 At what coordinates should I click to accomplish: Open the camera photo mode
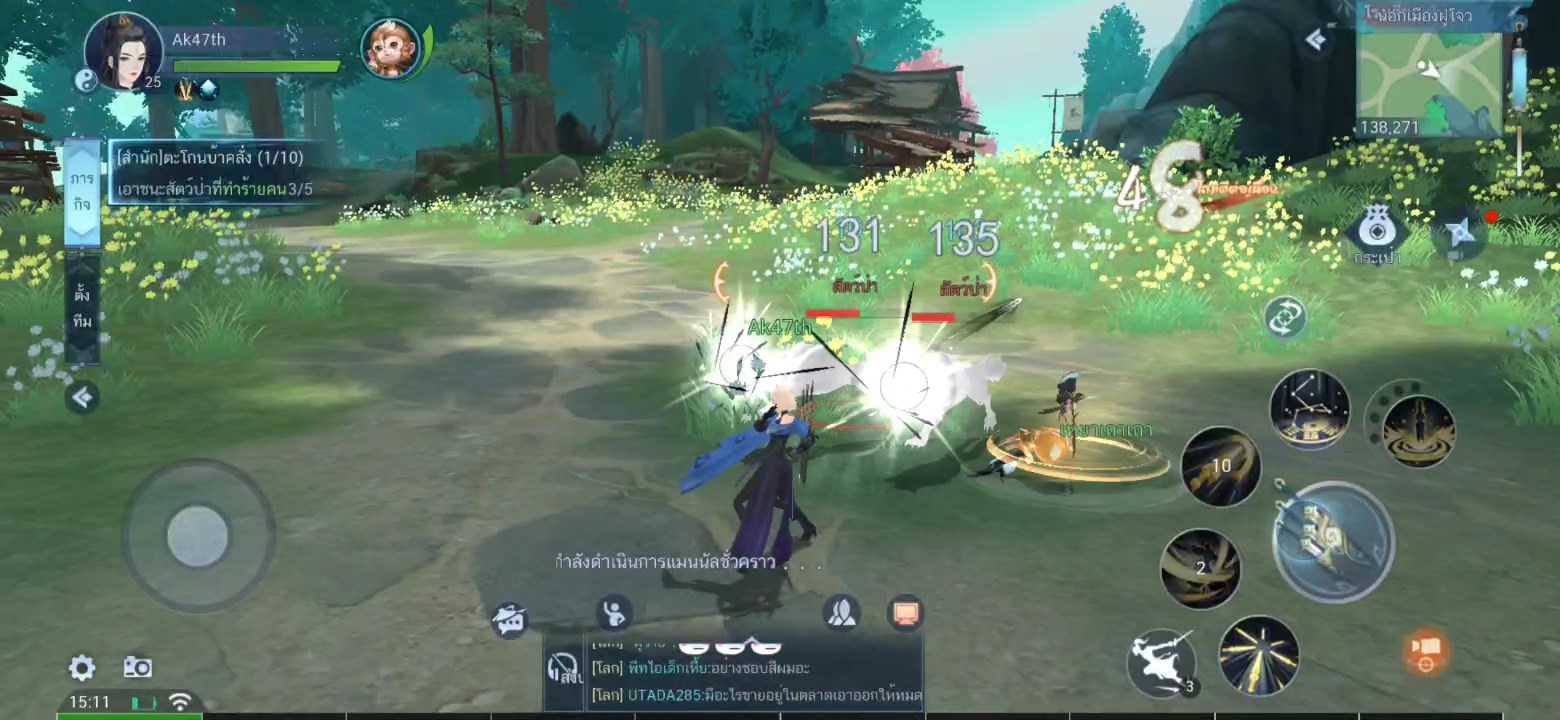[x=137, y=668]
